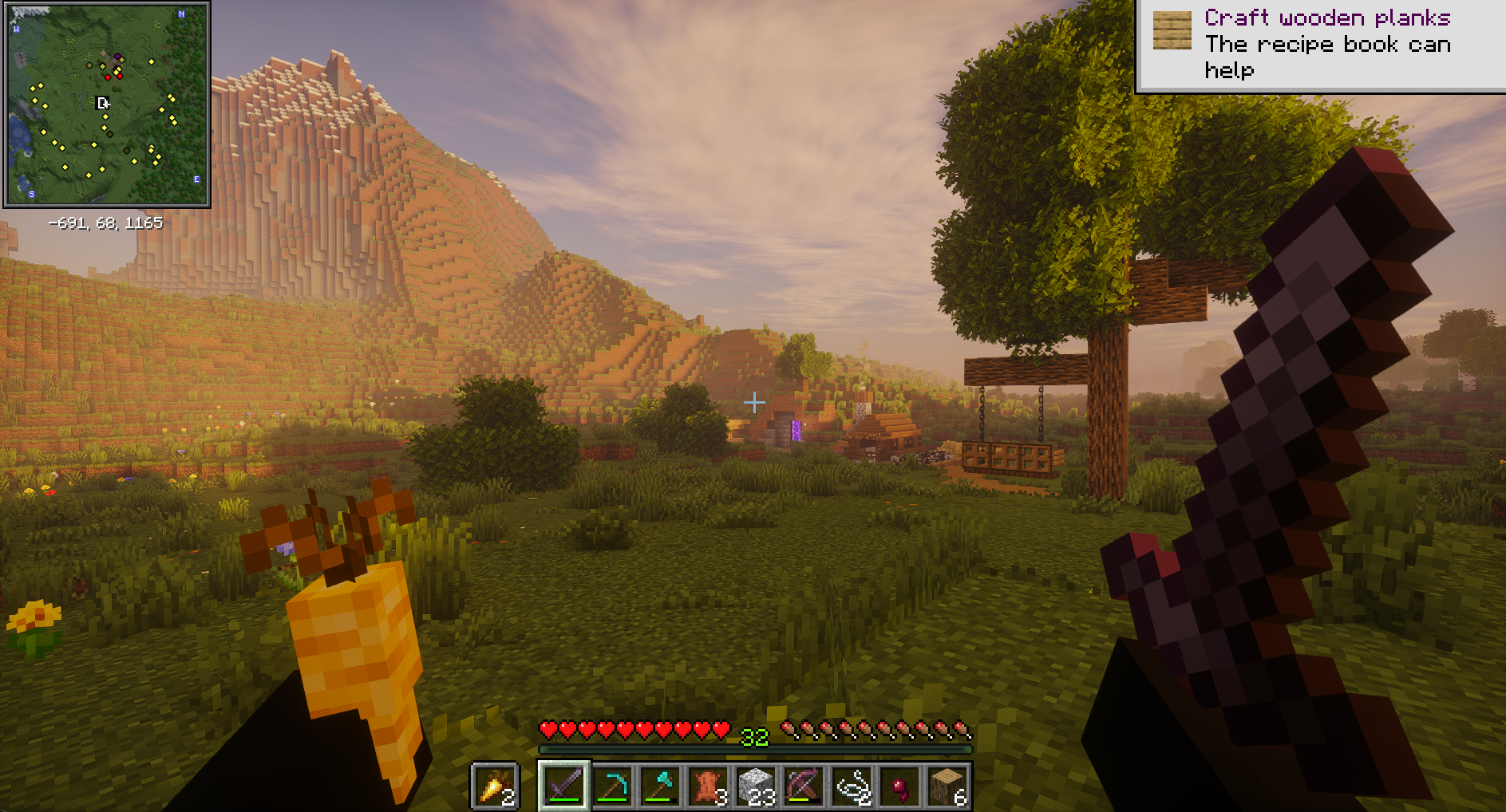The width and height of the screenshot is (1506, 812).
Task: Click the golden carrot offhand slot
Action: pyautogui.click(x=495, y=786)
